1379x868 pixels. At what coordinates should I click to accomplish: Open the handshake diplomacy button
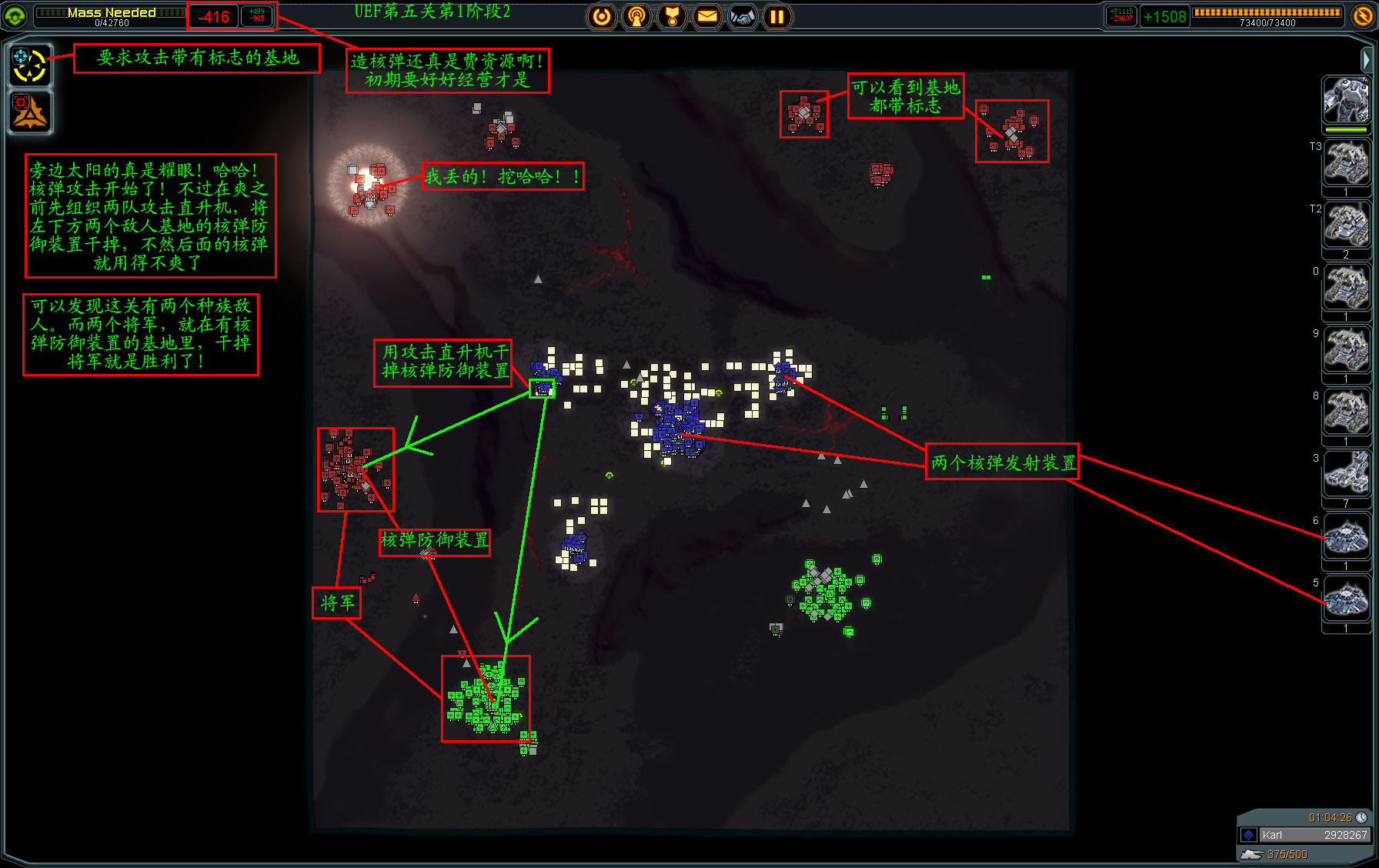(743, 16)
